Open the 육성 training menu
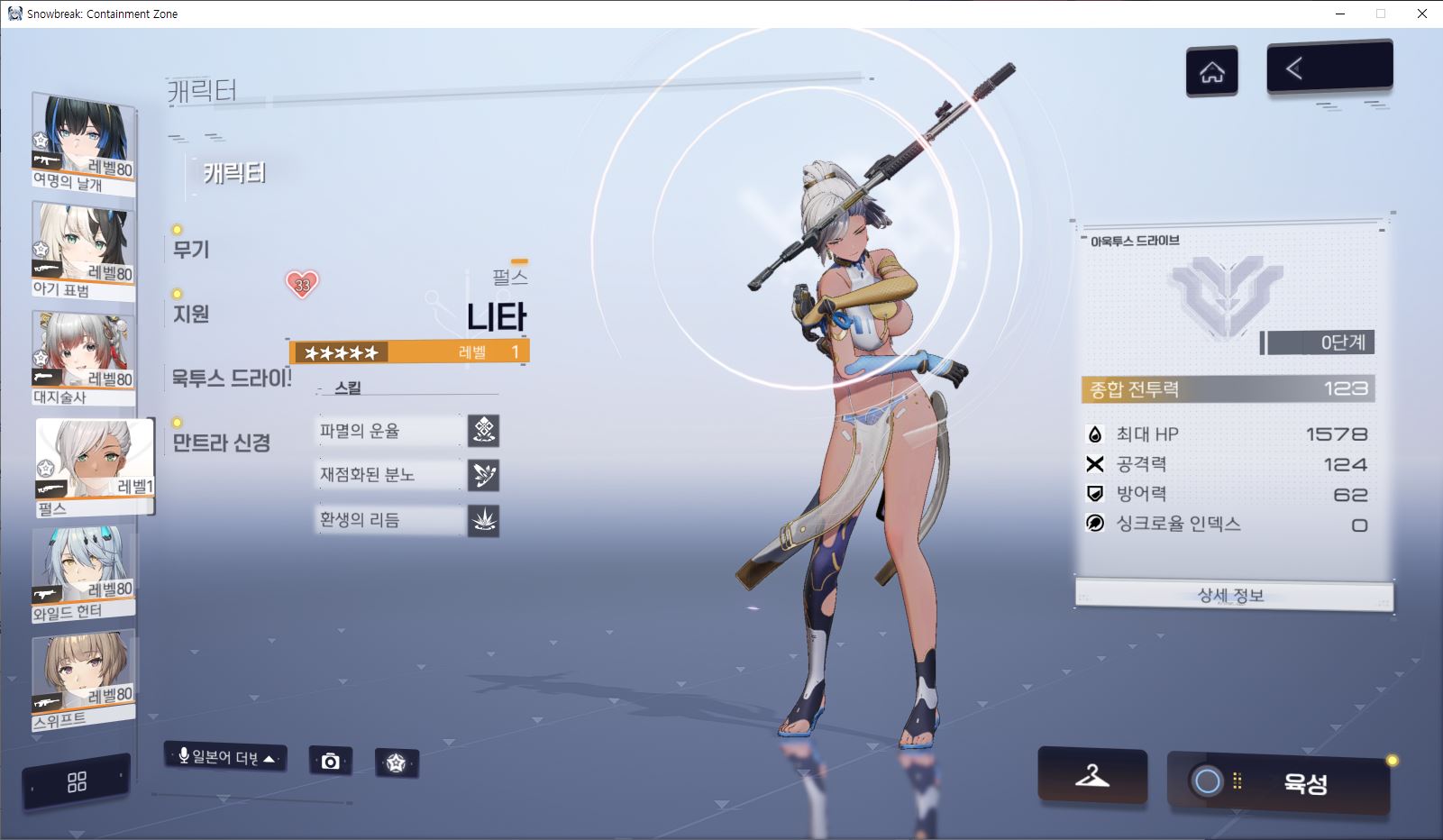Screen dimensions: 1443x840 (x=1279, y=782)
